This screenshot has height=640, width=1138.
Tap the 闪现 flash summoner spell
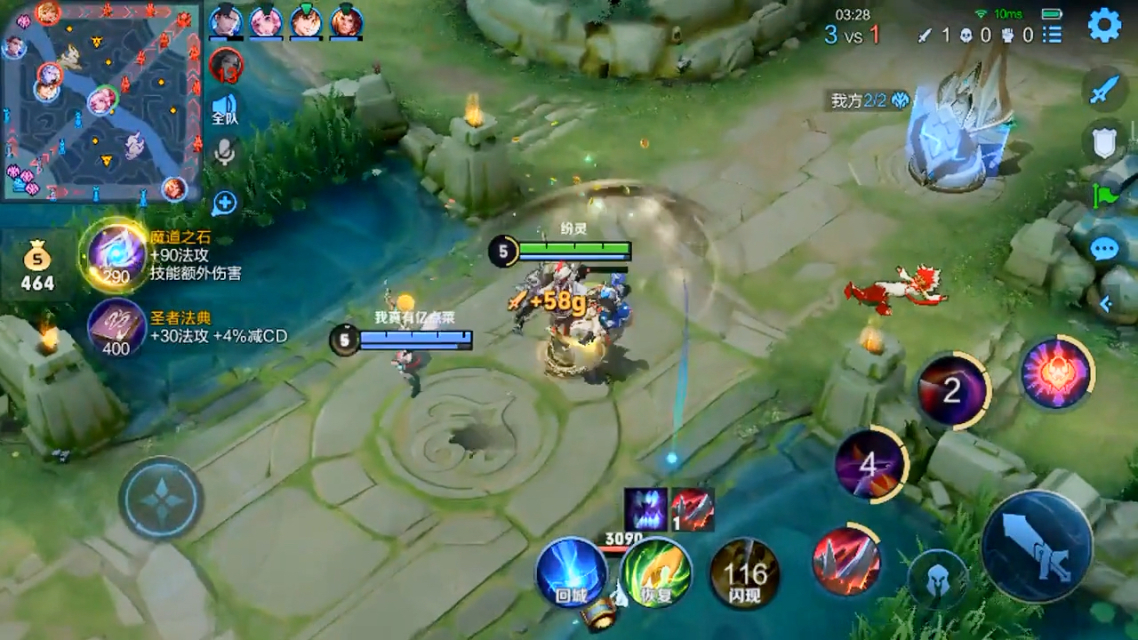click(x=744, y=573)
